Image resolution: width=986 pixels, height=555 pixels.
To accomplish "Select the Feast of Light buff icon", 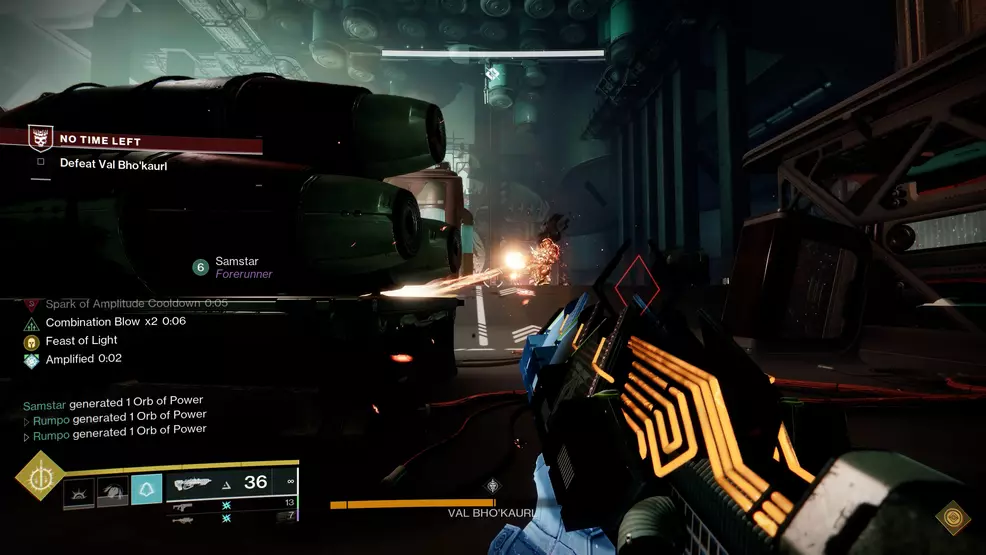I will coord(31,341).
